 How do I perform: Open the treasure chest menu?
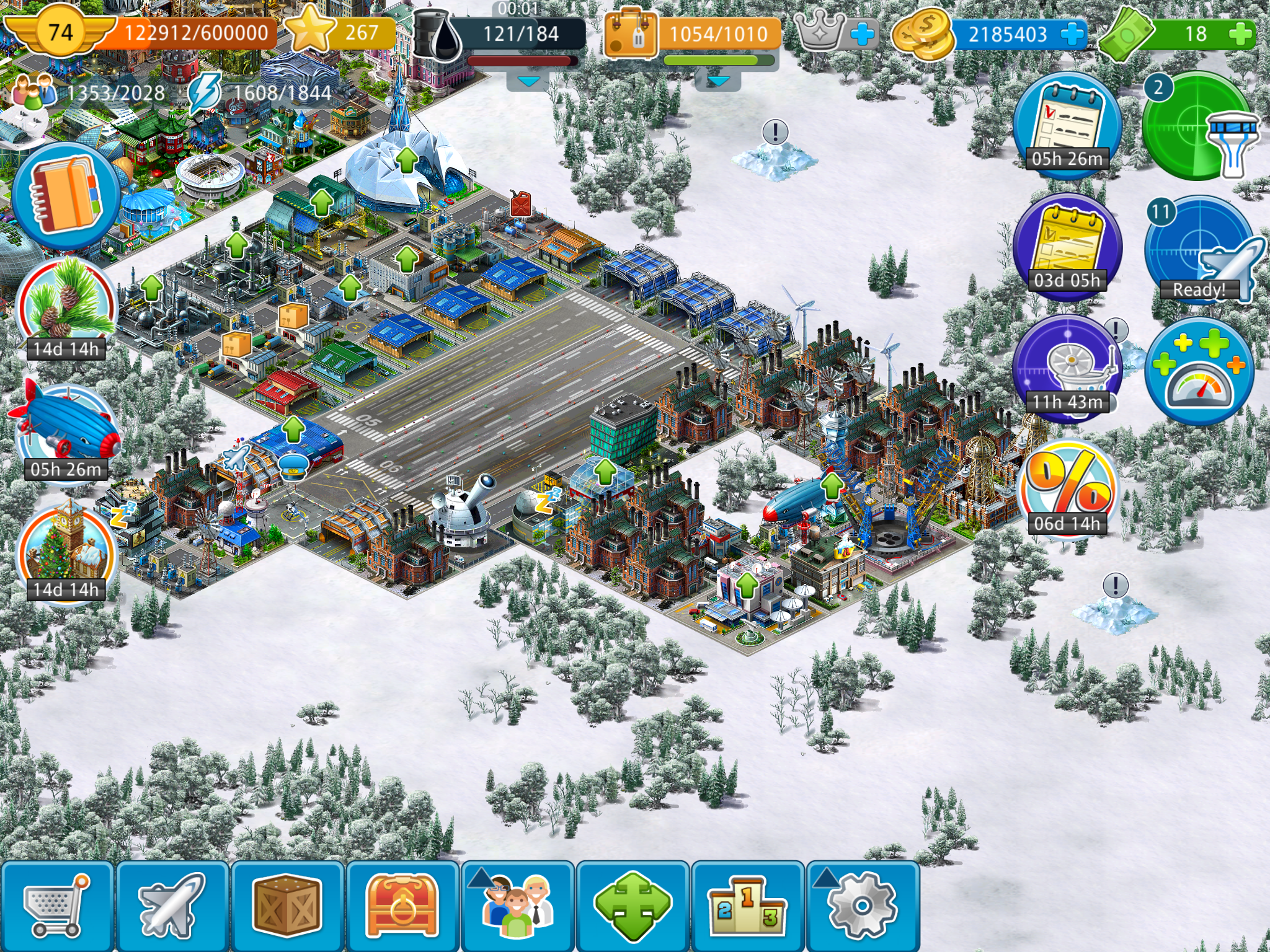coord(402,906)
